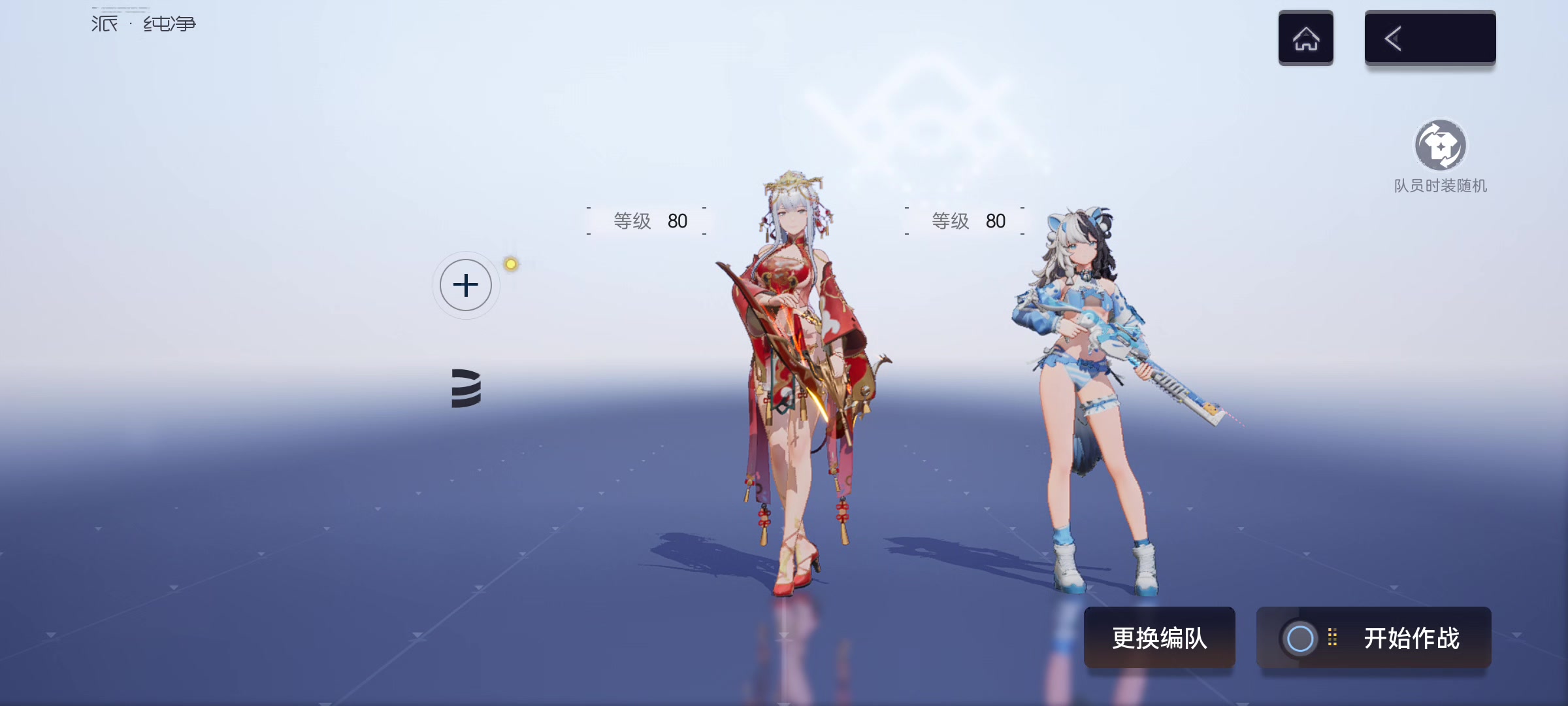1568x706 pixels.
Task: Expand the 等级 80 panel of the blue-outfit character
Action: click(x=967, y=221)
